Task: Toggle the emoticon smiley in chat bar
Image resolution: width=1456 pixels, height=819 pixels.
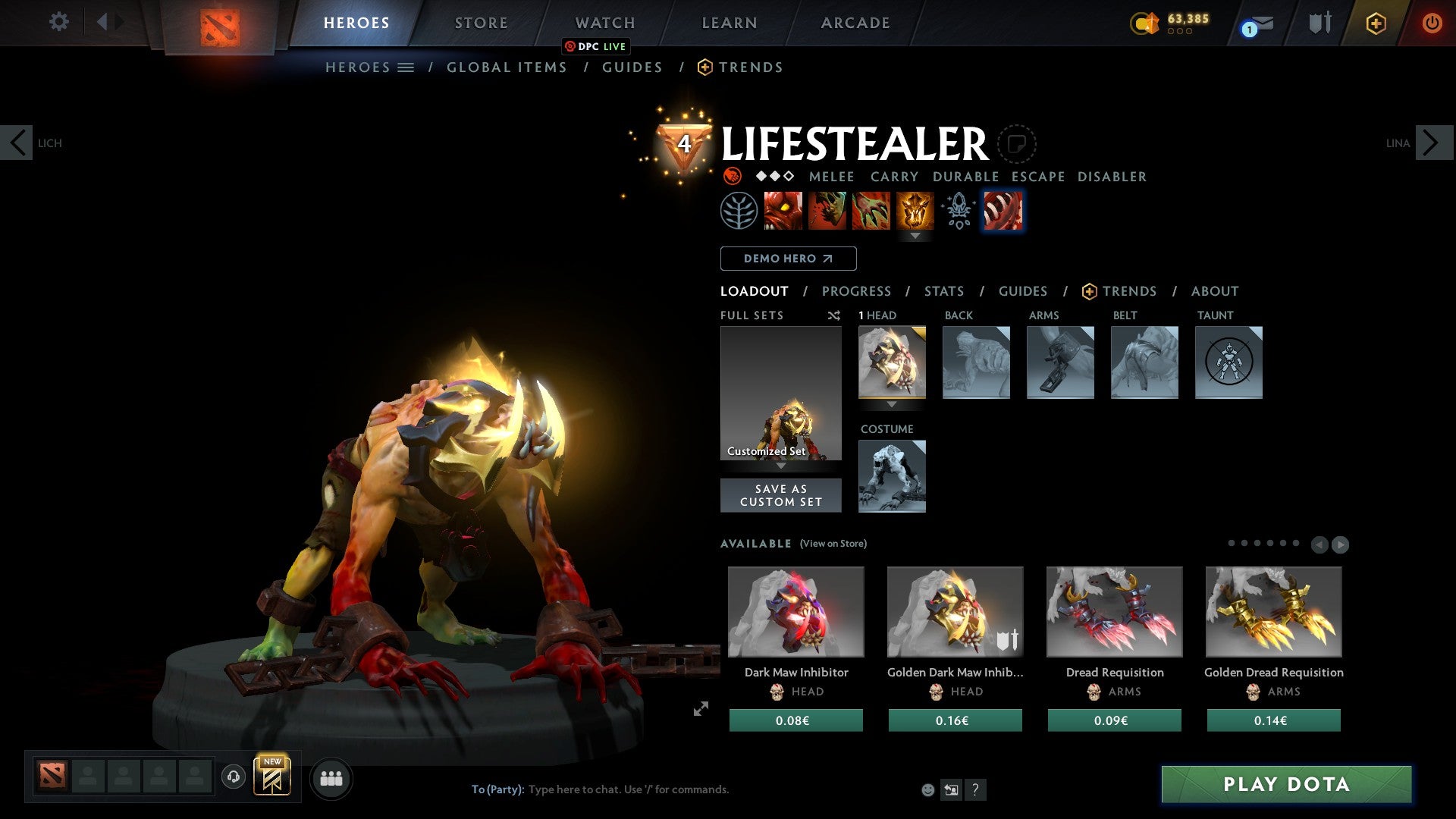Action: [927, 789]
